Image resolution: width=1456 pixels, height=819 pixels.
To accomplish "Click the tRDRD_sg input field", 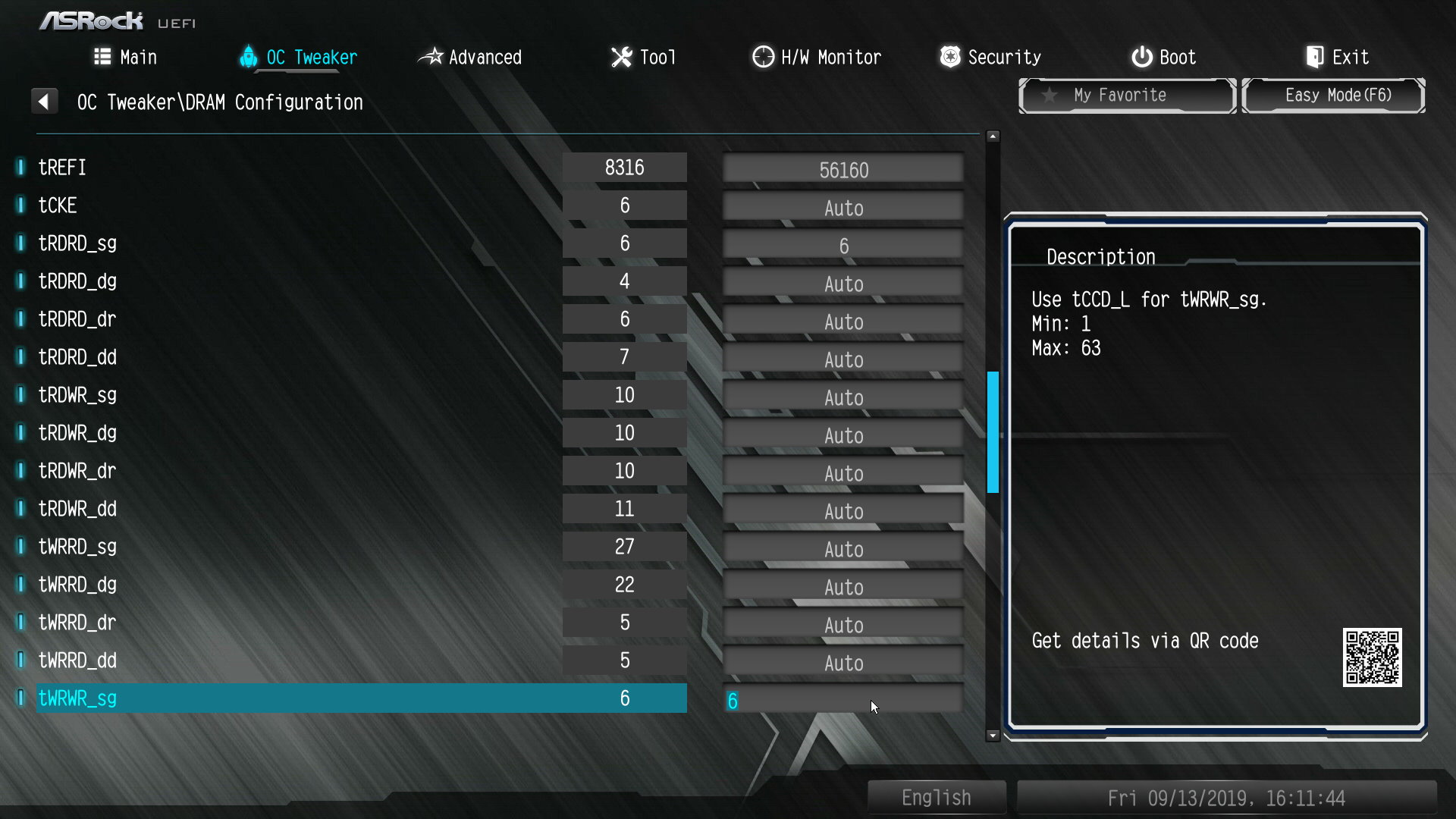I will (843, 246).
